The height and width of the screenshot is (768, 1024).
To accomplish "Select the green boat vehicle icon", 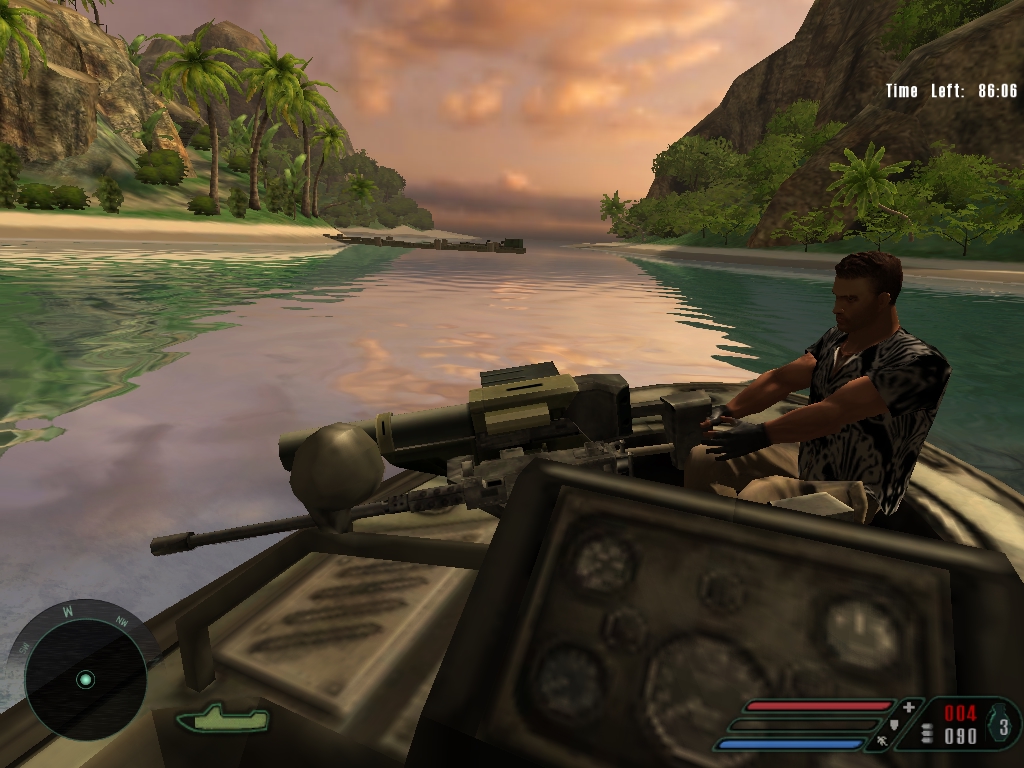I will (222, 717).
